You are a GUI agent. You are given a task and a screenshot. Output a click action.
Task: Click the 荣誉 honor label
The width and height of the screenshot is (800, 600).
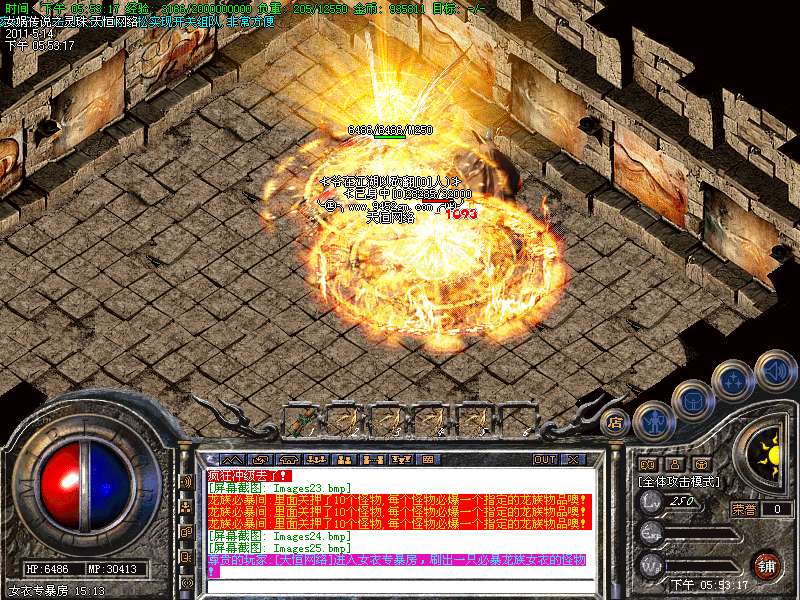tap(744, 509)
